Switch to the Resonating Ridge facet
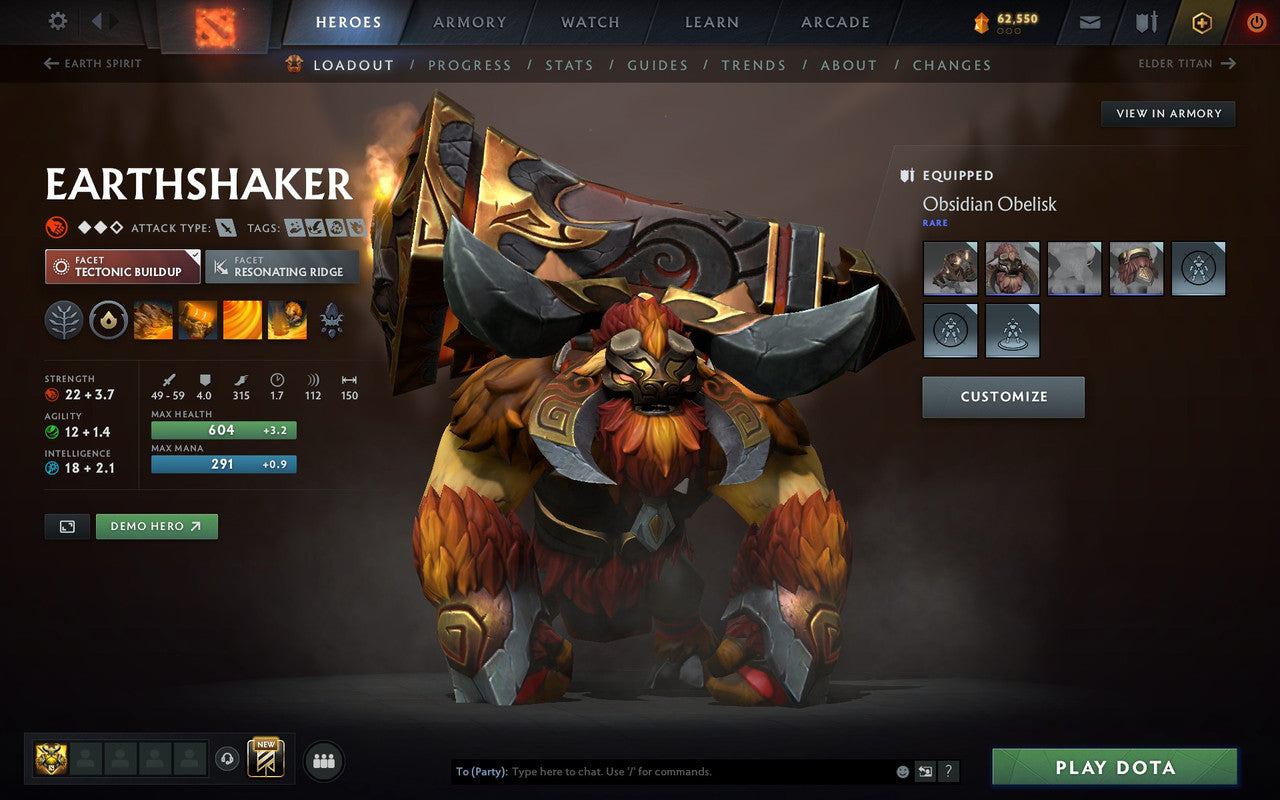This screenshot has height=800, width=1280. coord(282,267)
